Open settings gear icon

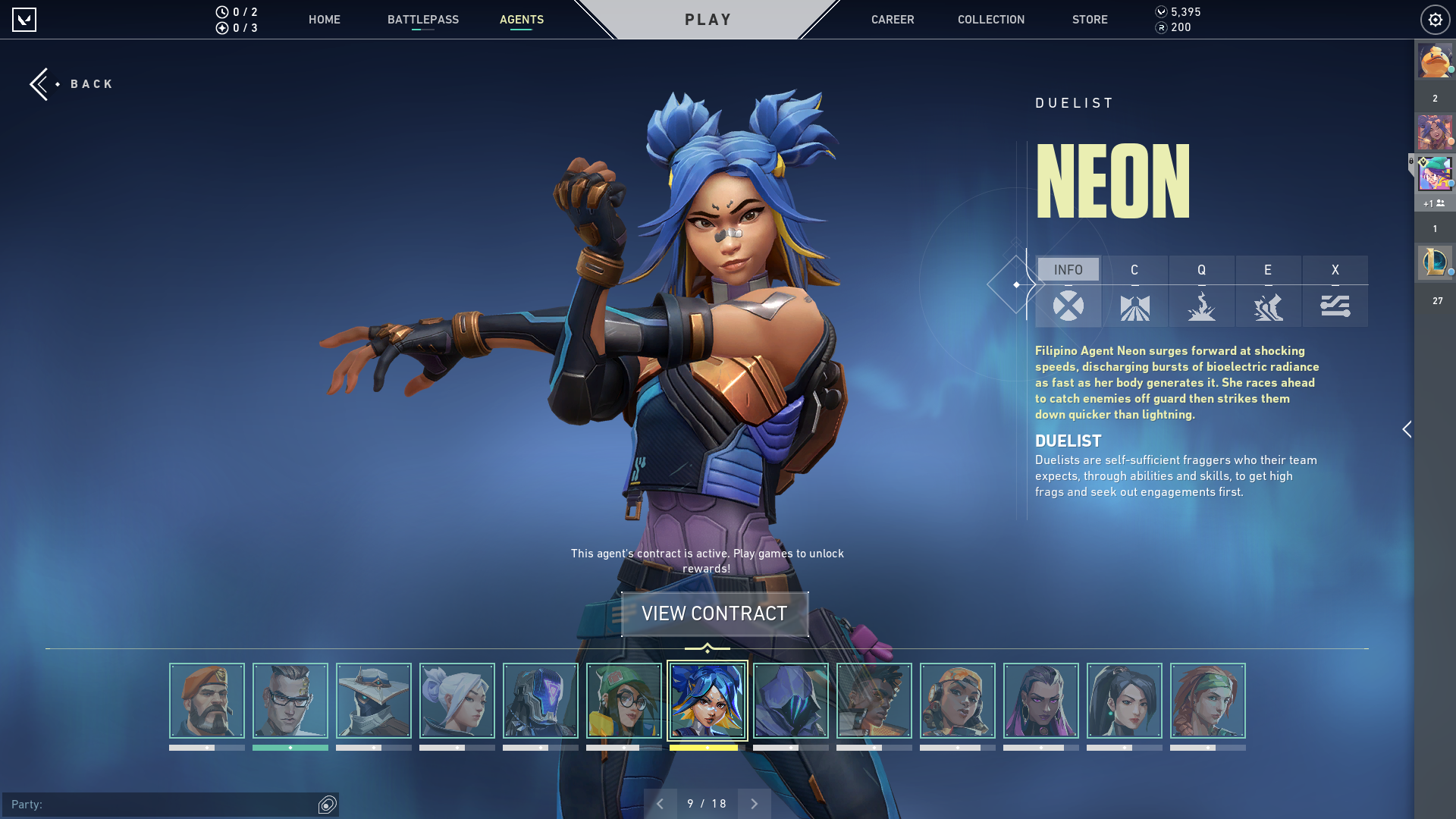coord(1435,20)
